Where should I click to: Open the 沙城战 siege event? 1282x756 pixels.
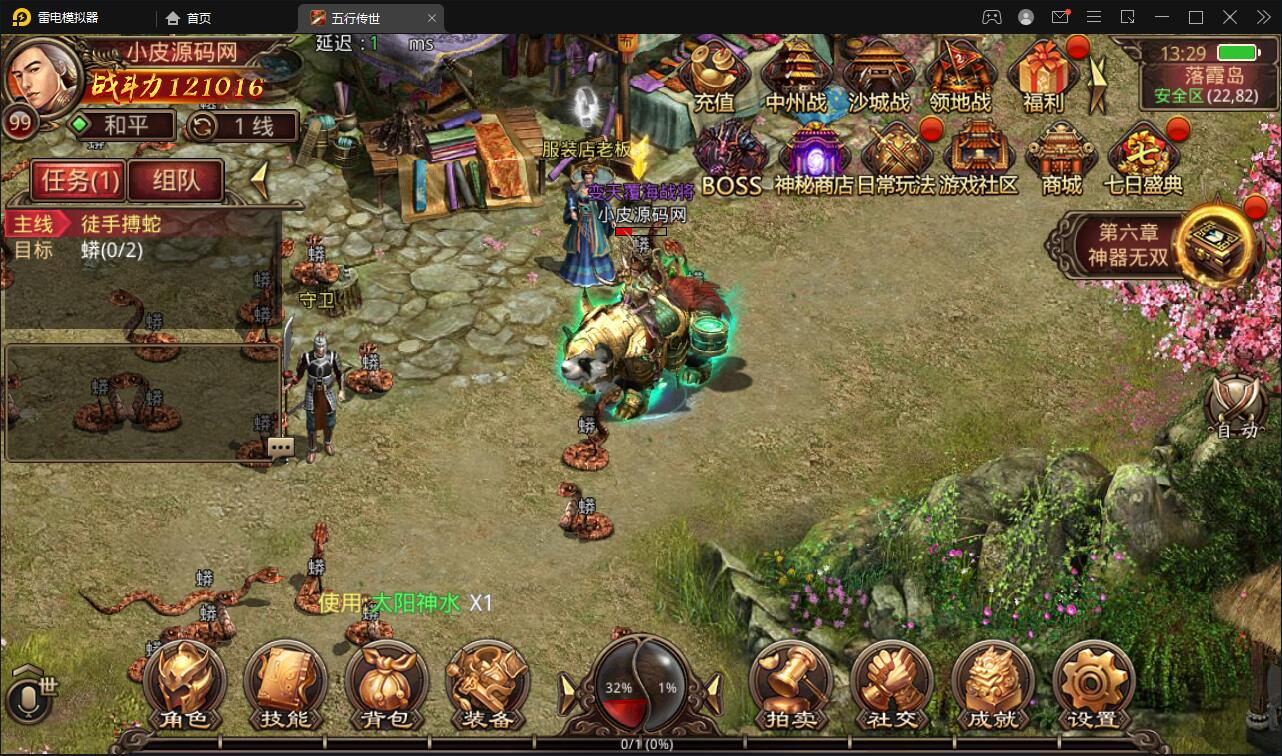point(880,74)
